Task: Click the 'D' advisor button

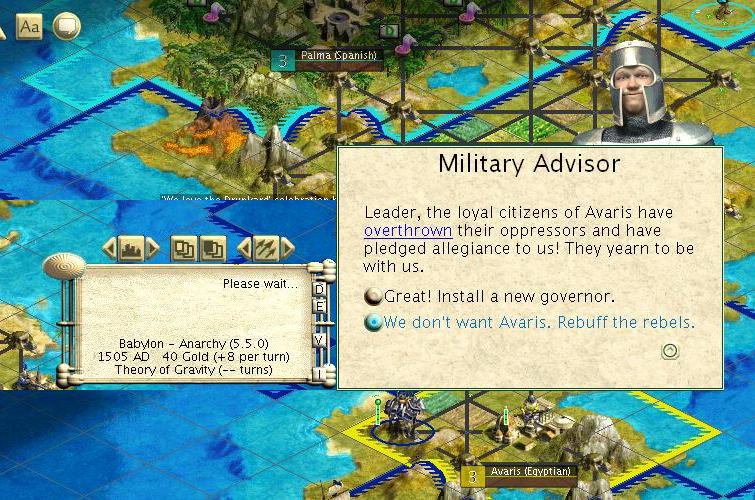Action: (320, 290)
